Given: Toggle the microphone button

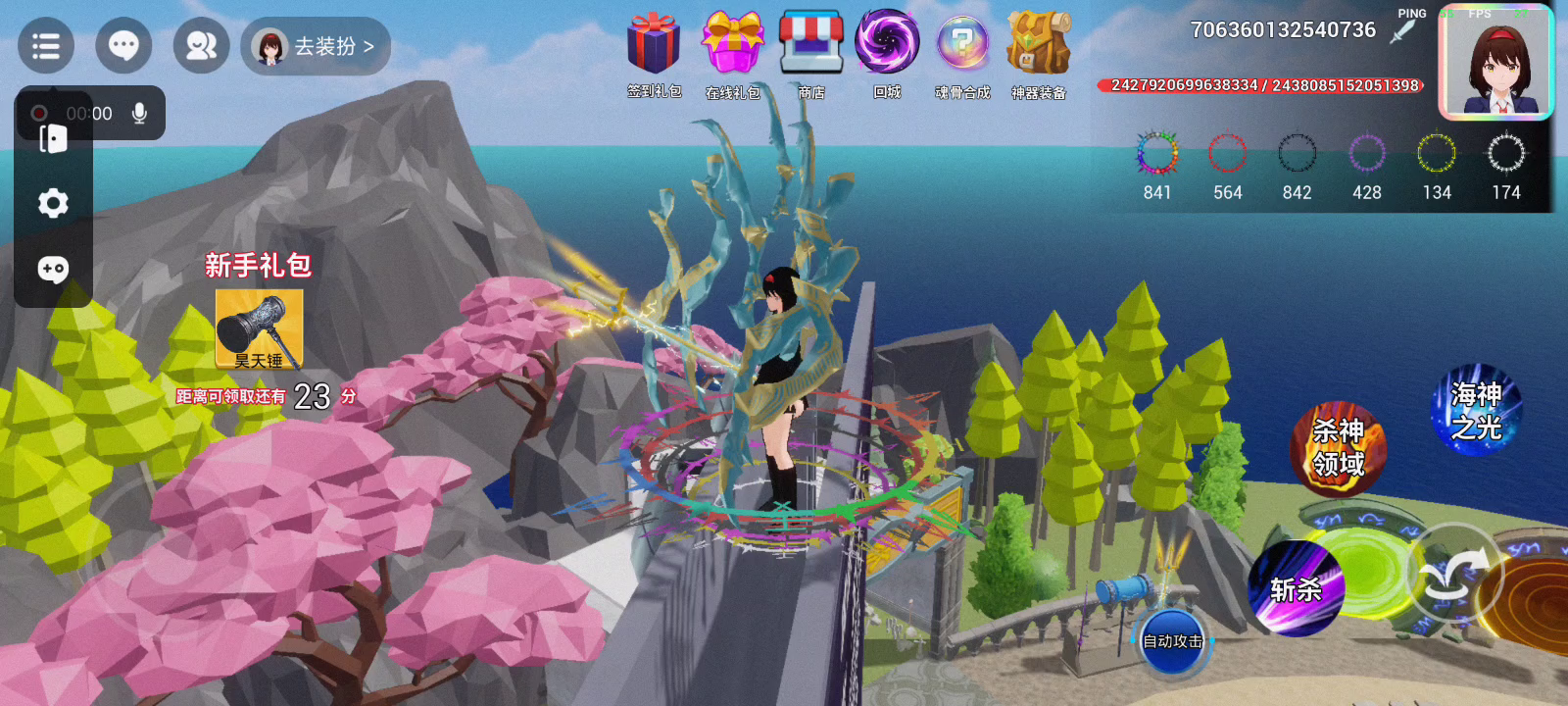Looking at the screenshot, I should click(x=140, y=114).
